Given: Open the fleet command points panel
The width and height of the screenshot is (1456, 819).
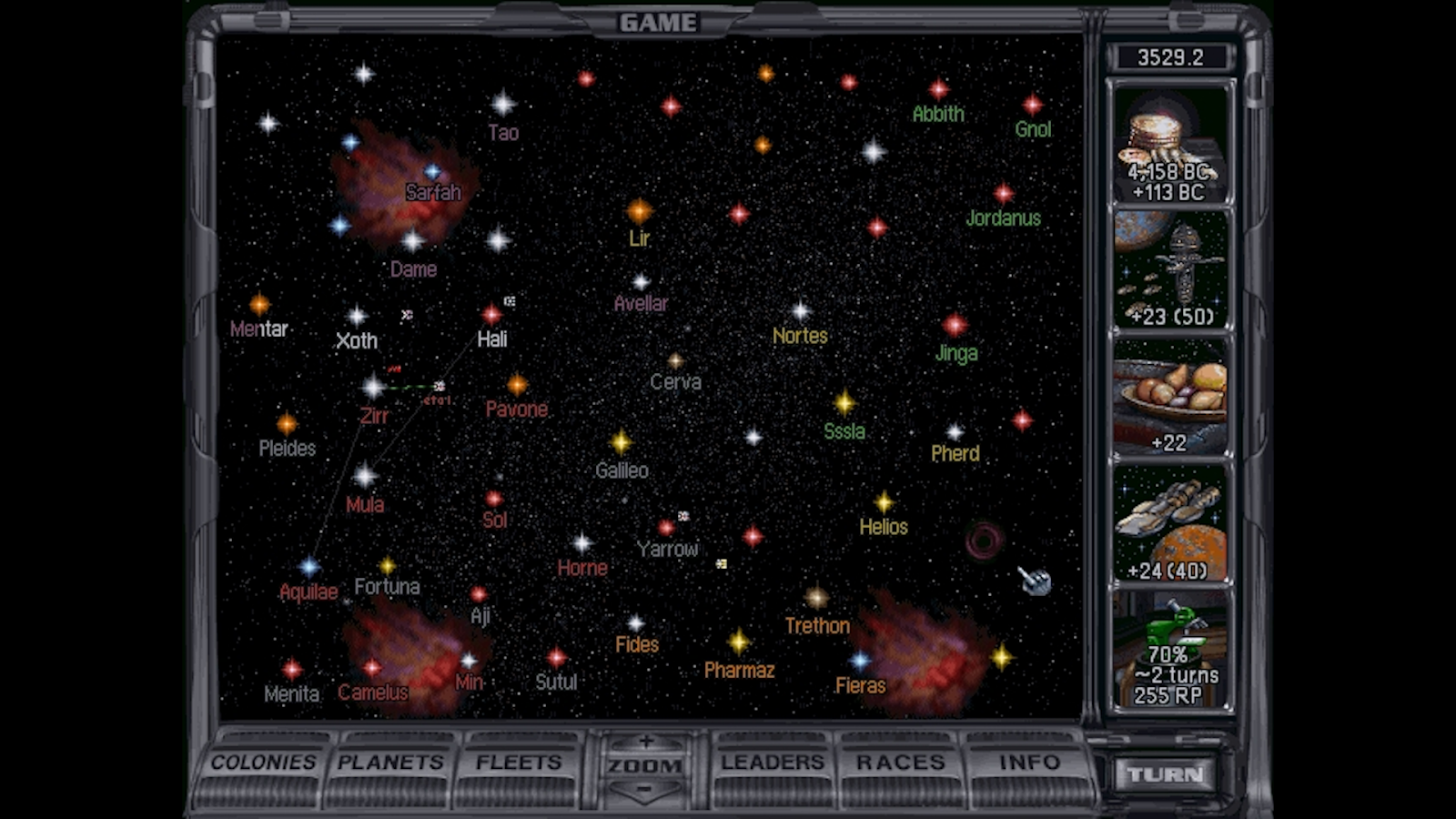Looking at the screenshot, I should click(1170, 270).
